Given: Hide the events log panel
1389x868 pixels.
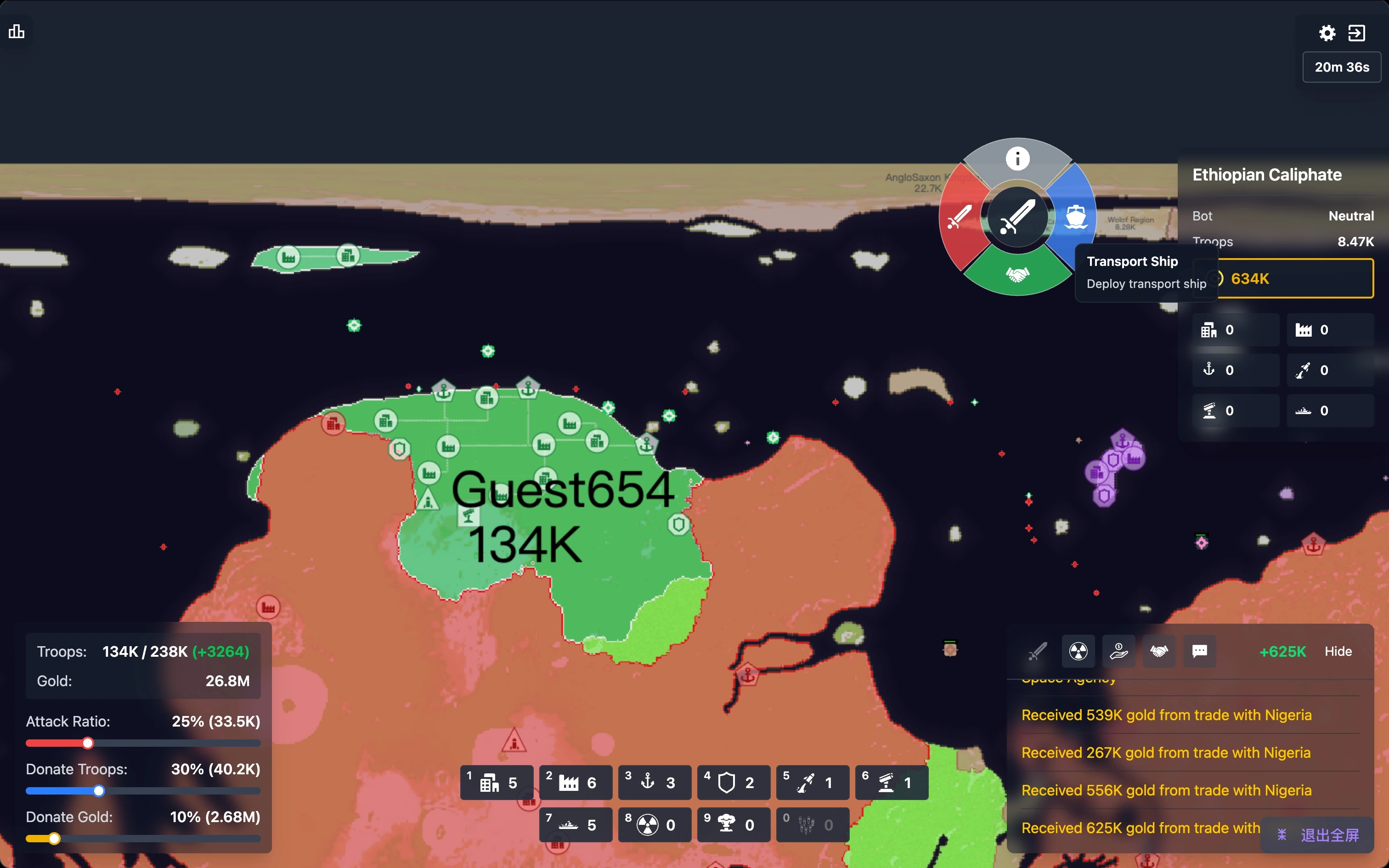Looking at the screenshot, I should pos(1338,651).
